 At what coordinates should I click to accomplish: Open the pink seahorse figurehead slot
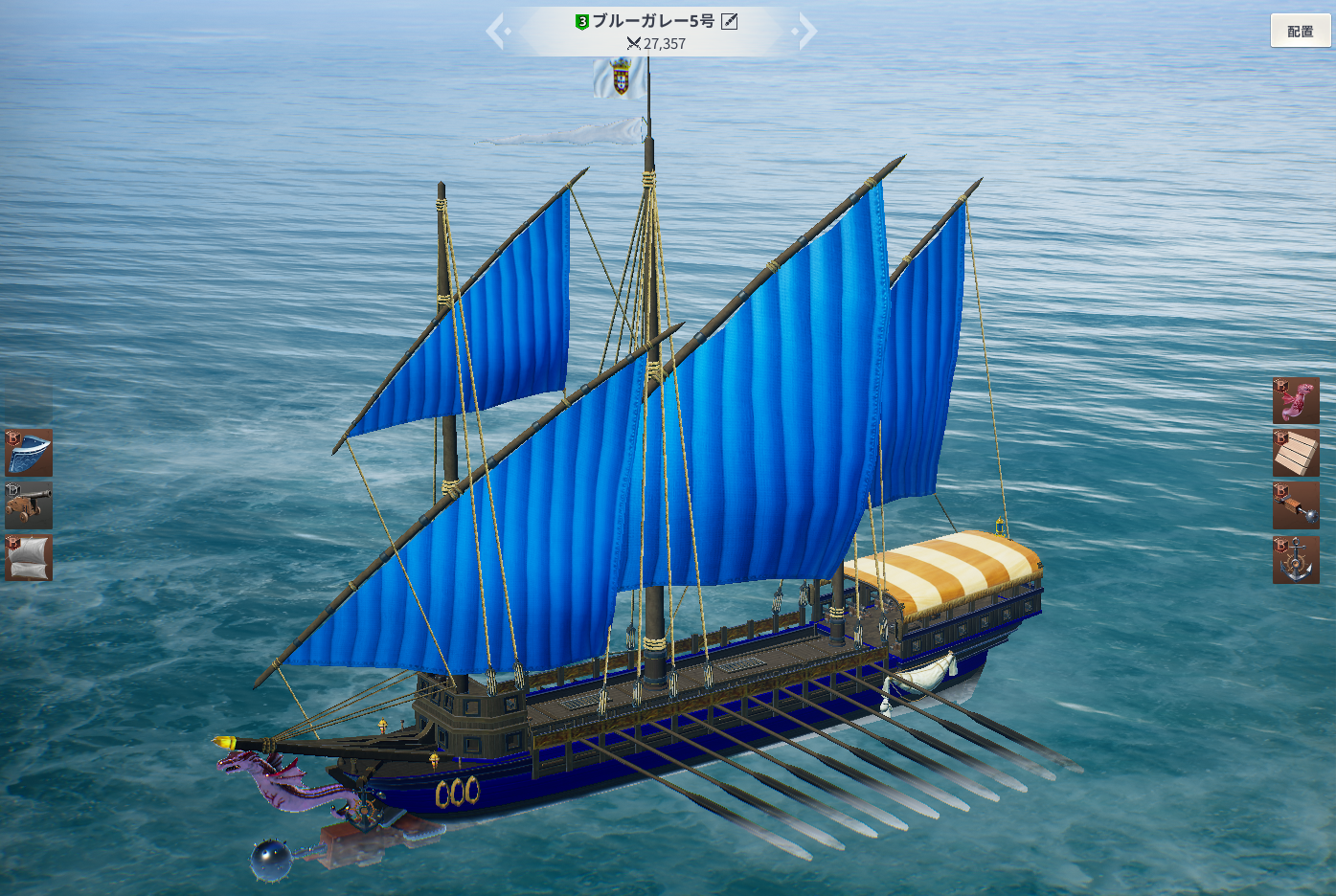(x=1296, y=400)
